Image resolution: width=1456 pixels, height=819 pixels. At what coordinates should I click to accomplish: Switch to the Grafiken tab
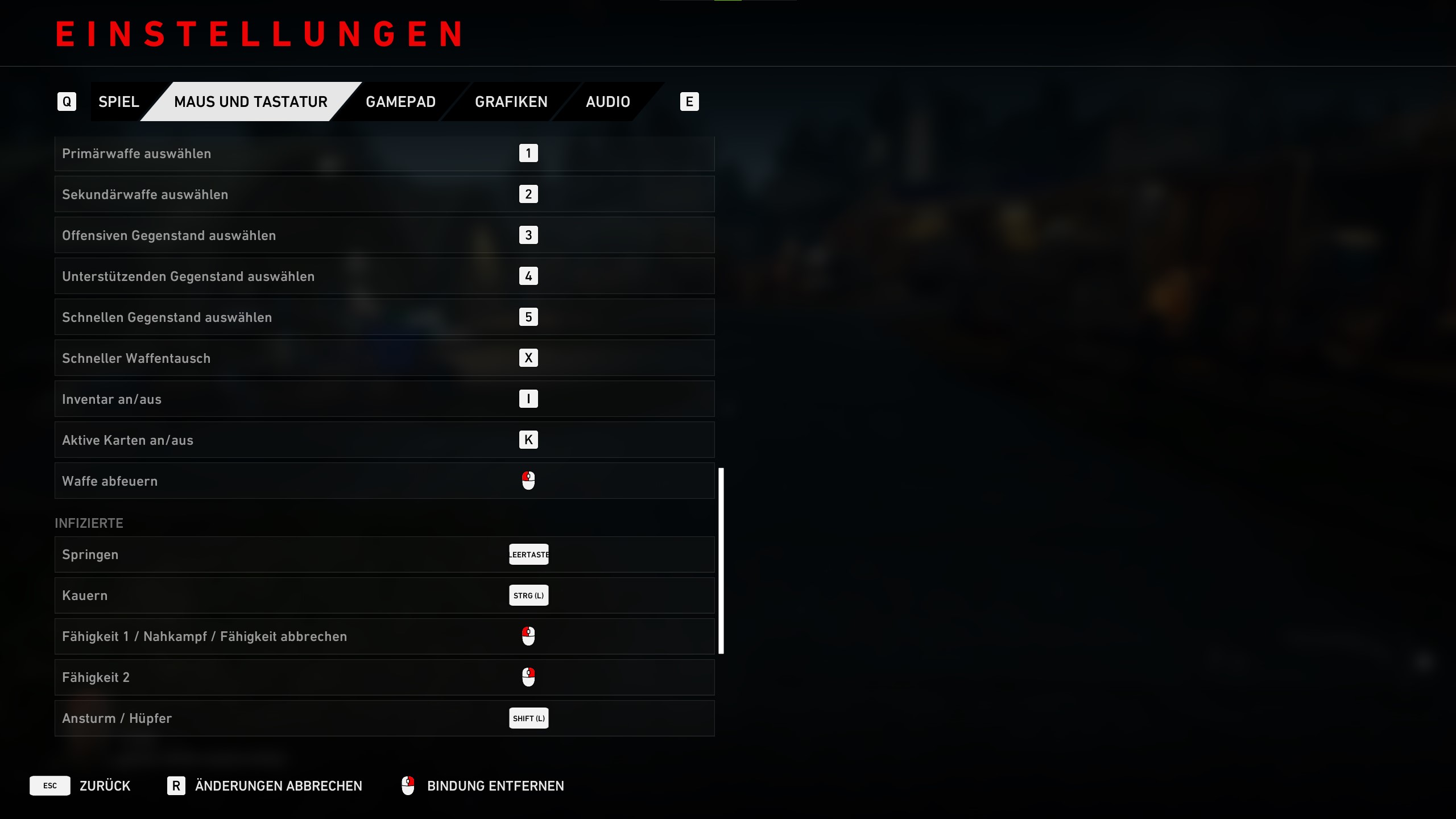pos(511,102)
